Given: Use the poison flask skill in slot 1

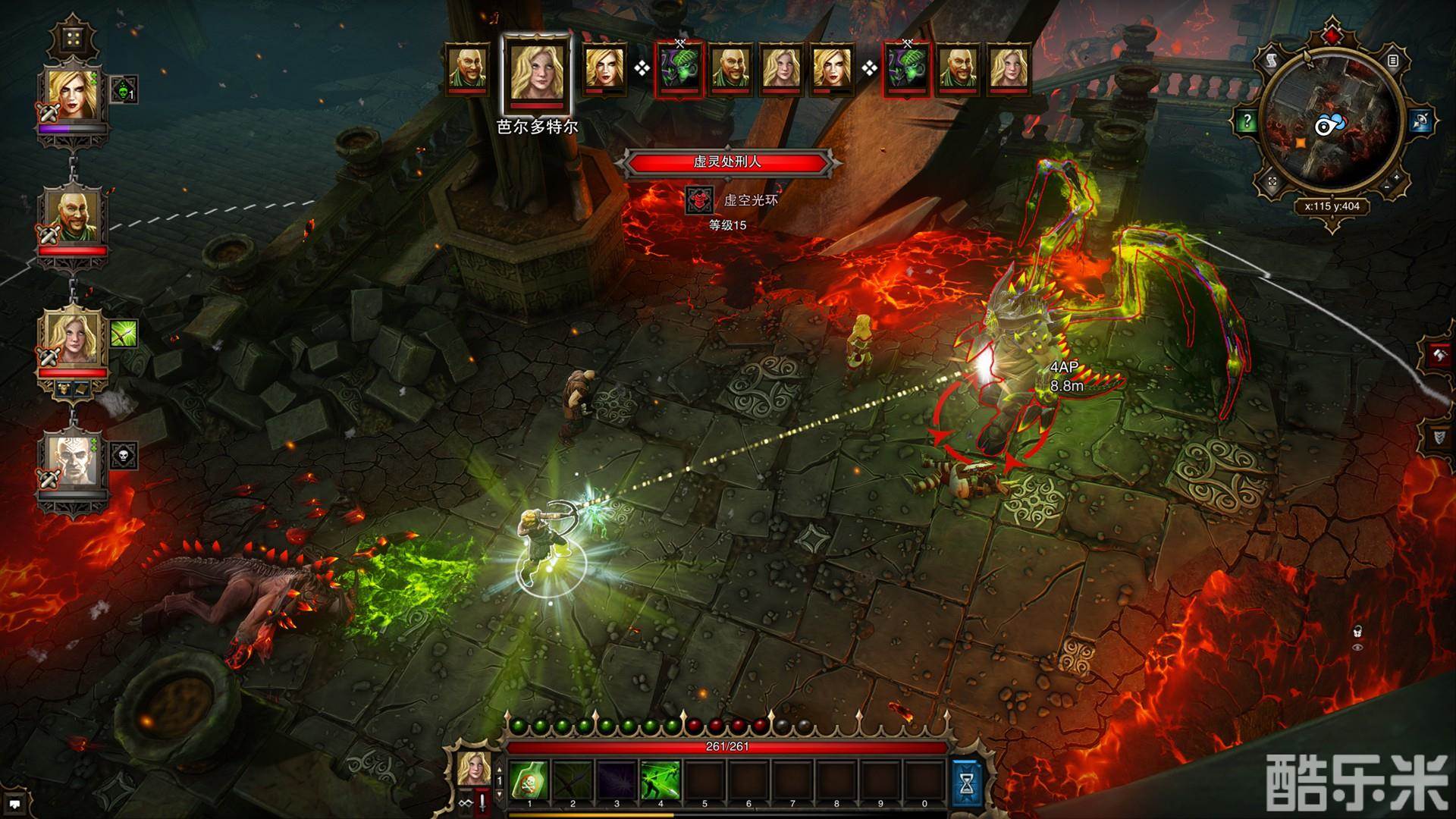Looking at the screenshot, I should 529,779.
